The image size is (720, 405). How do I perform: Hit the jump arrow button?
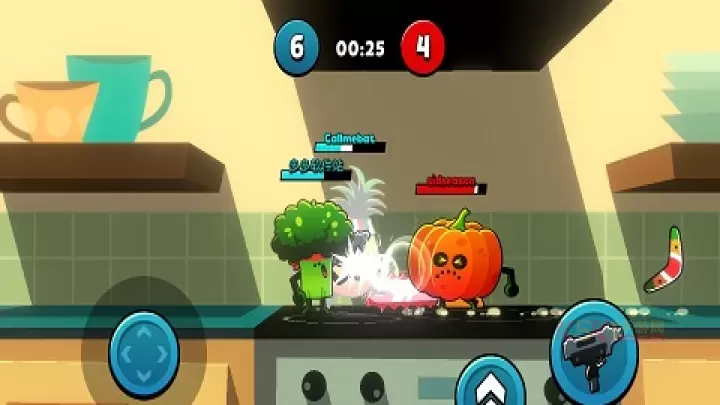pyautogui.click(x=490, y=385)
